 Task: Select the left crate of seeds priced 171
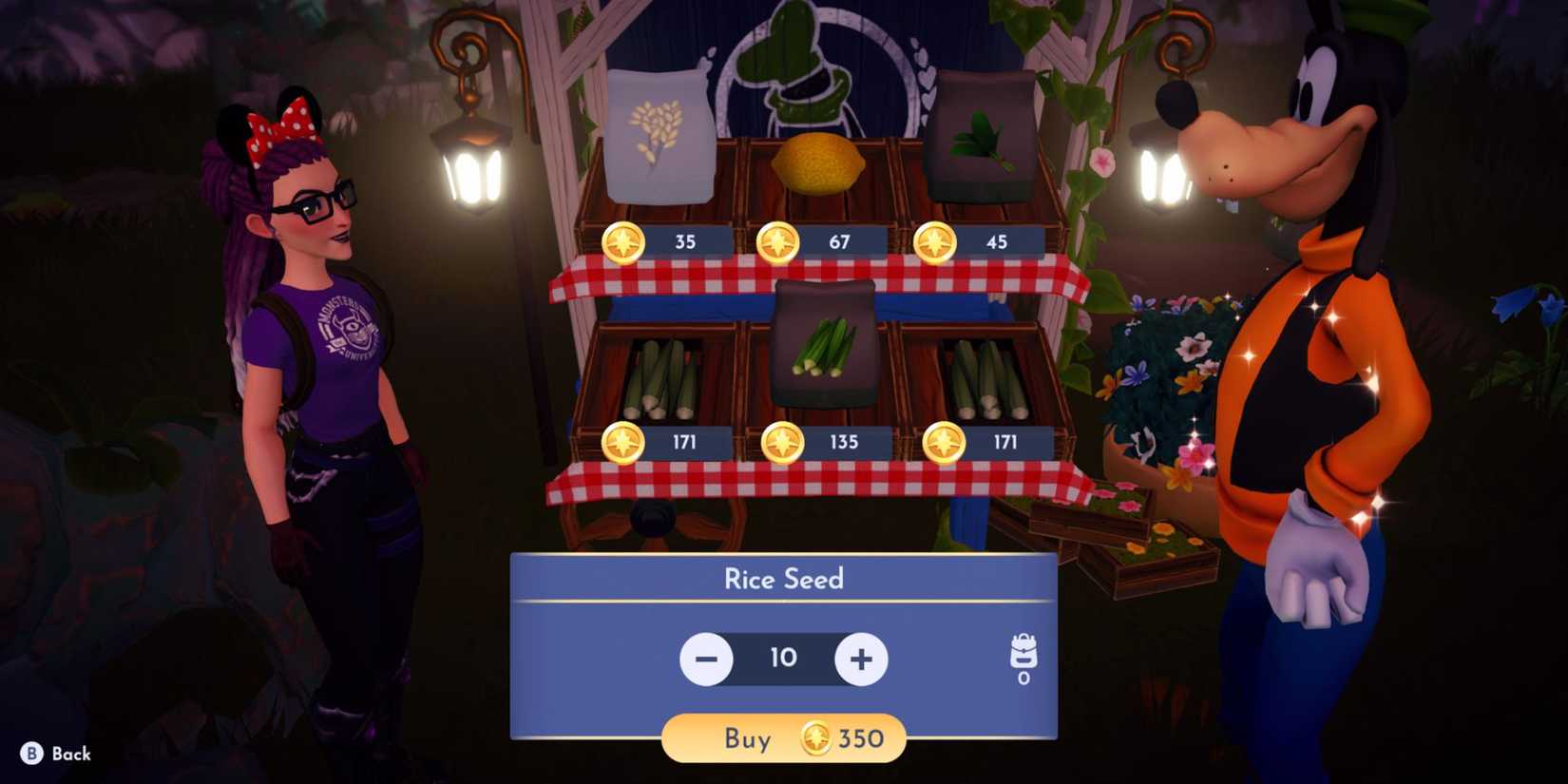coord(665,380)
